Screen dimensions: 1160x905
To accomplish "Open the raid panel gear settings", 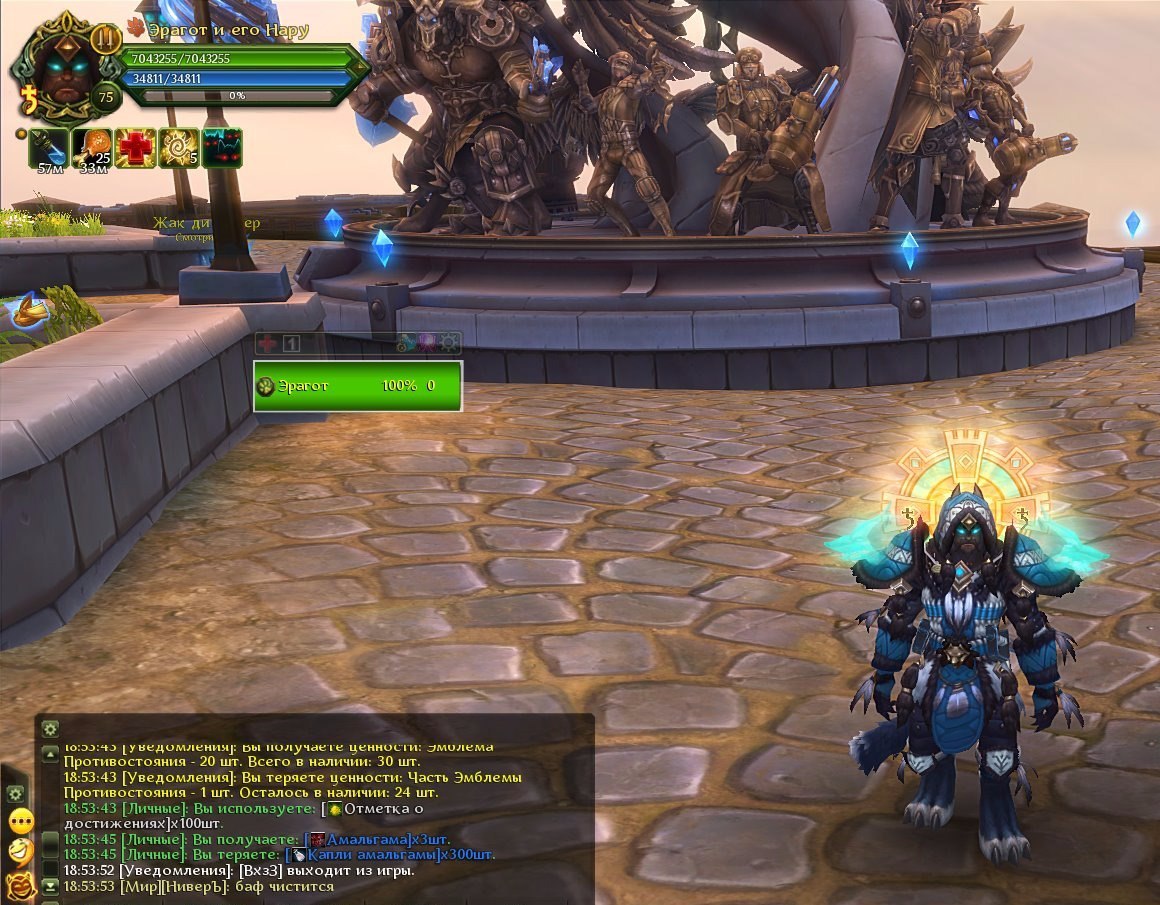I will (x=452, y=342).
